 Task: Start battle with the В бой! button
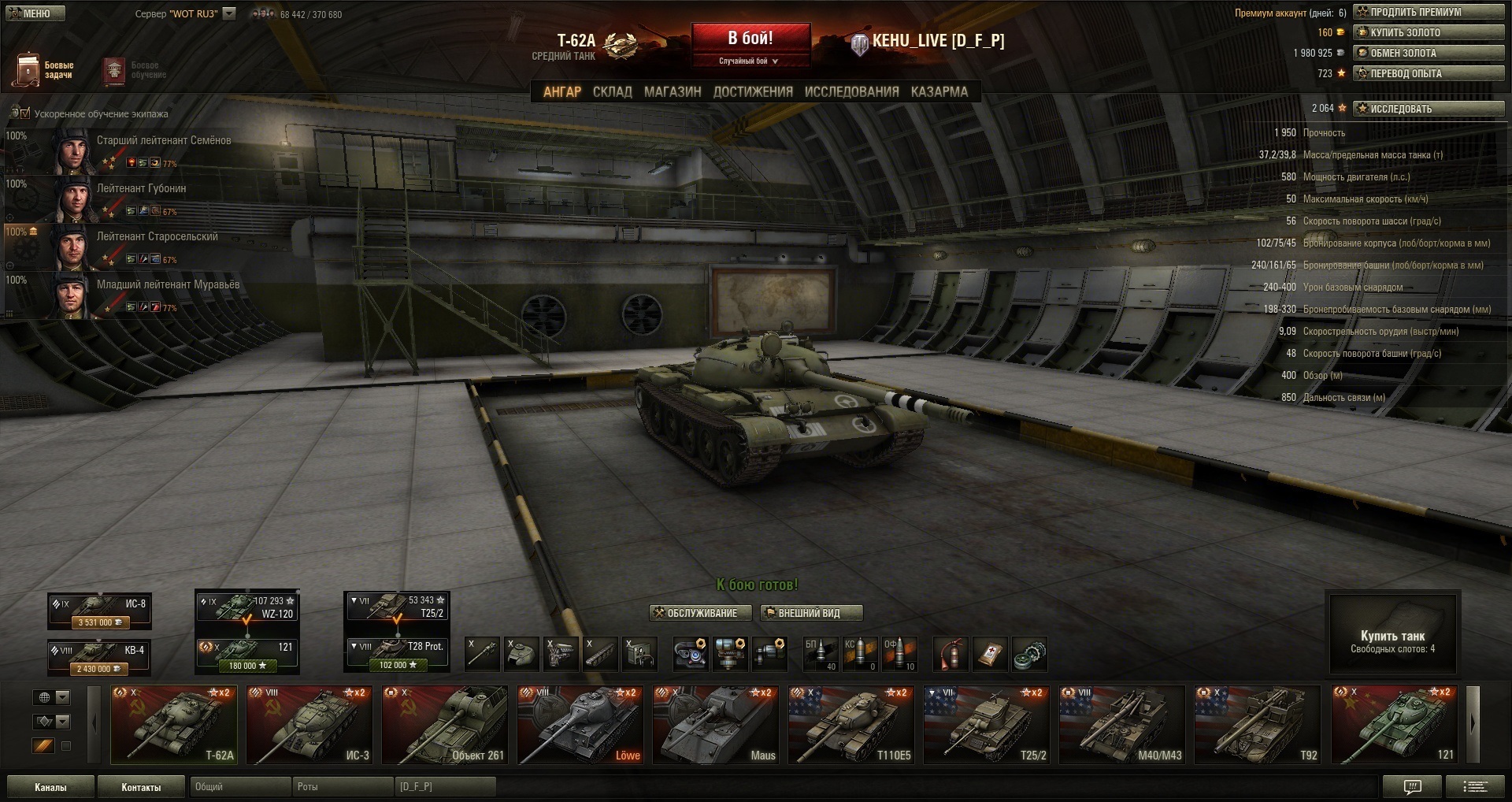pyautogui.click(x=750, y=39)
